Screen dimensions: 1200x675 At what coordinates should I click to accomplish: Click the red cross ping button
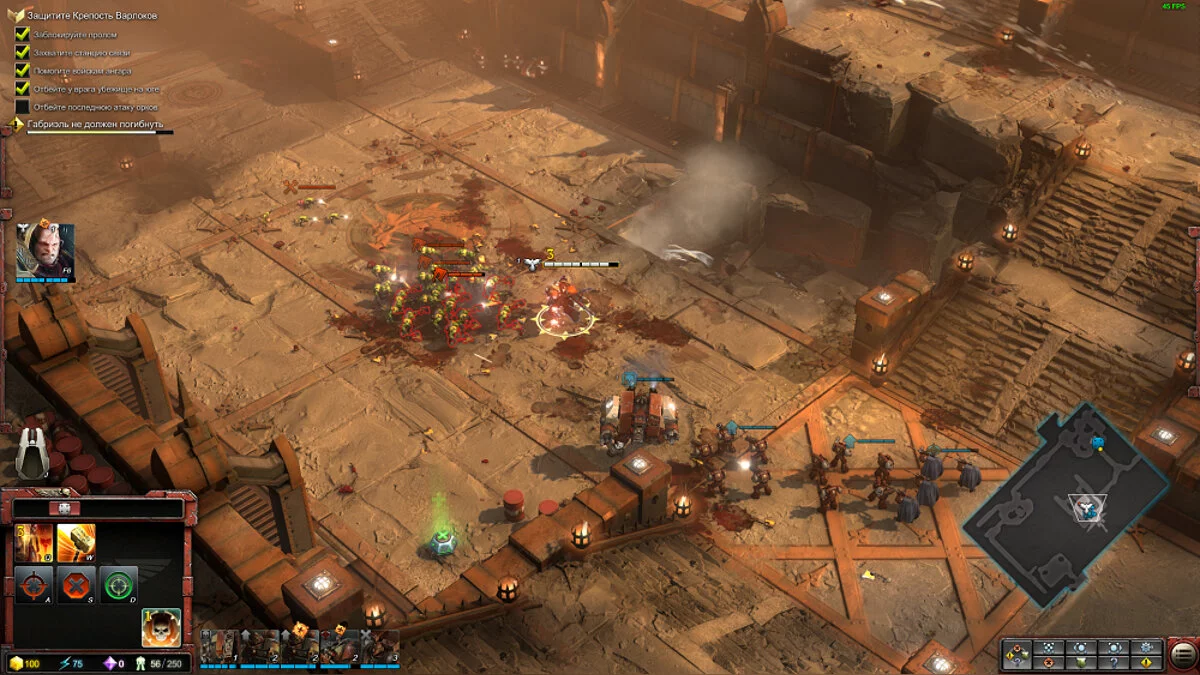(x=1047, y=662)
